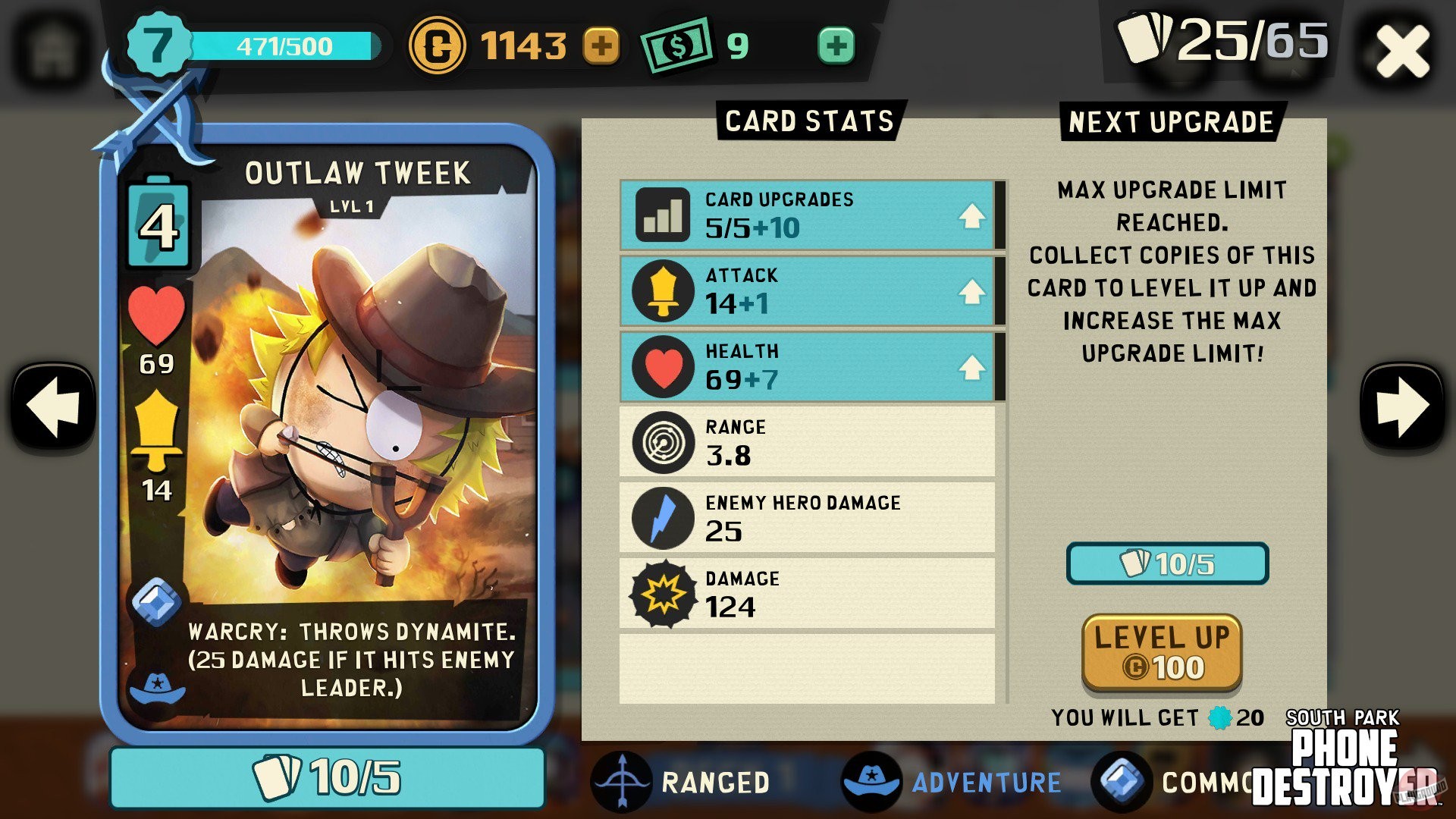
Task: Click the Enemy Hero Damage lightning icon
Action: [661, 517]
